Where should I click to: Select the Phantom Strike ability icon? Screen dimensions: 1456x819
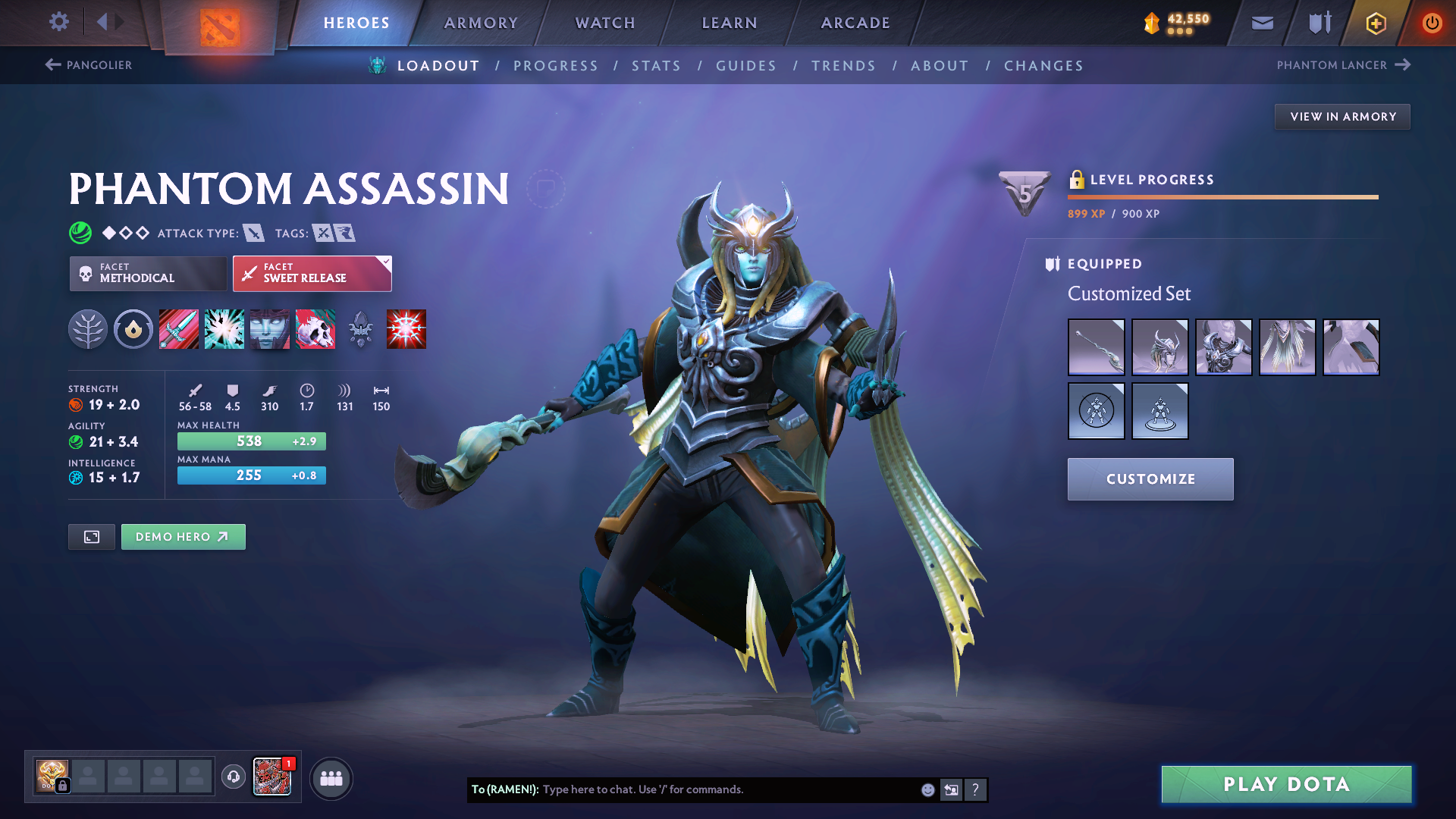pos(224,328)
